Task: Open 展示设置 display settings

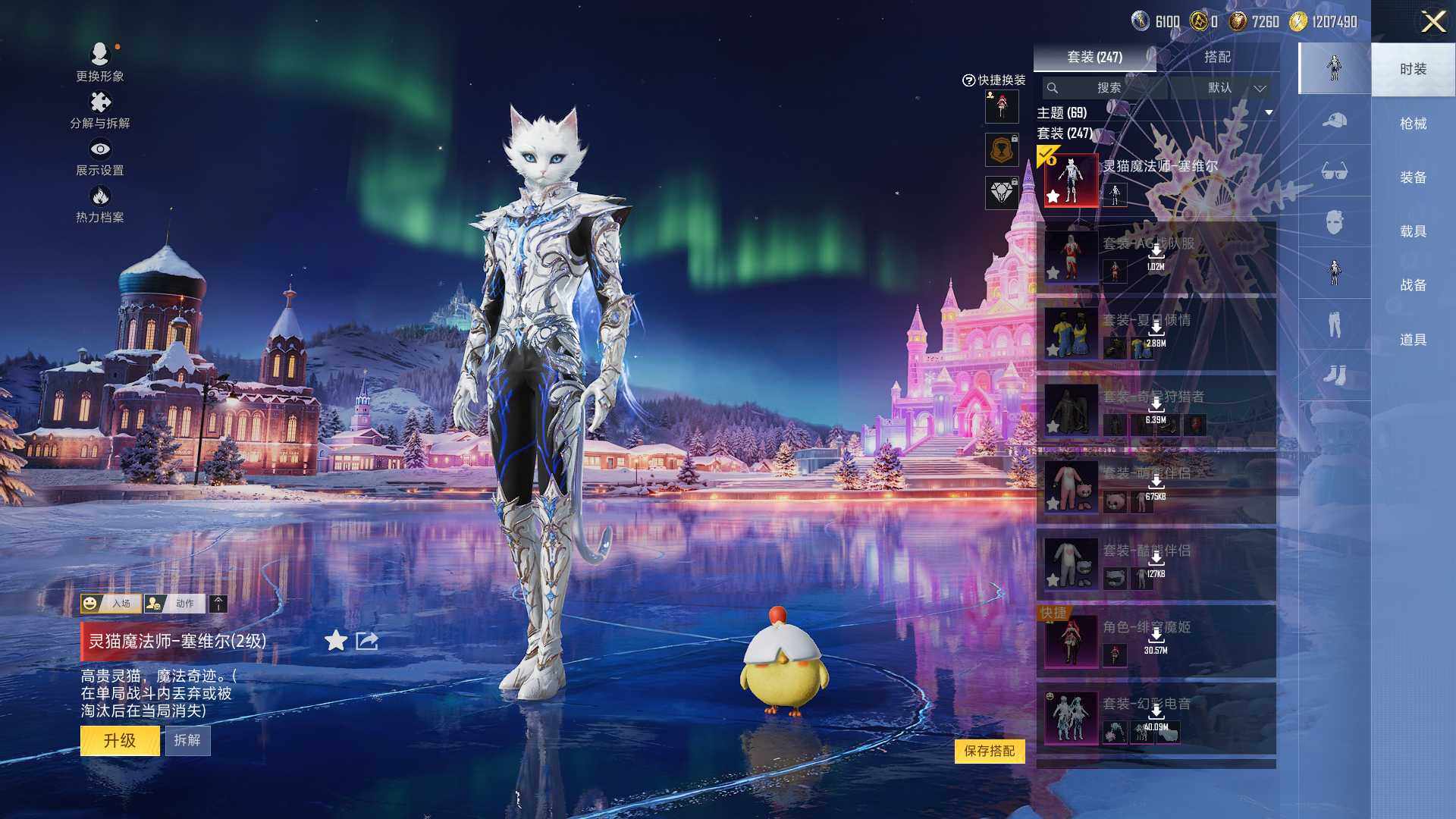Action: [99, 157]
